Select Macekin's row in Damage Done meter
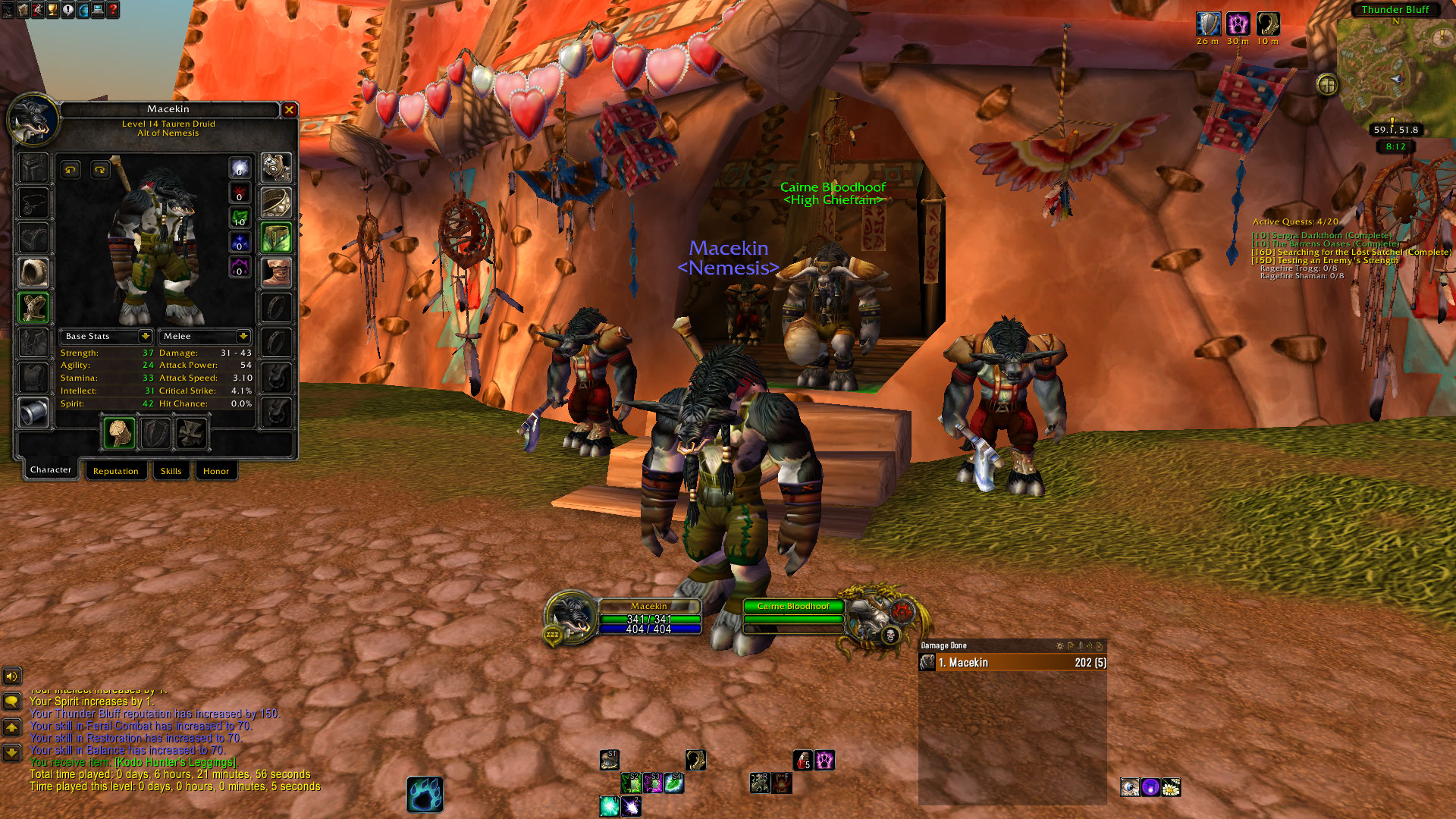Viewport: 1456px width, 819px height. 1012,663
